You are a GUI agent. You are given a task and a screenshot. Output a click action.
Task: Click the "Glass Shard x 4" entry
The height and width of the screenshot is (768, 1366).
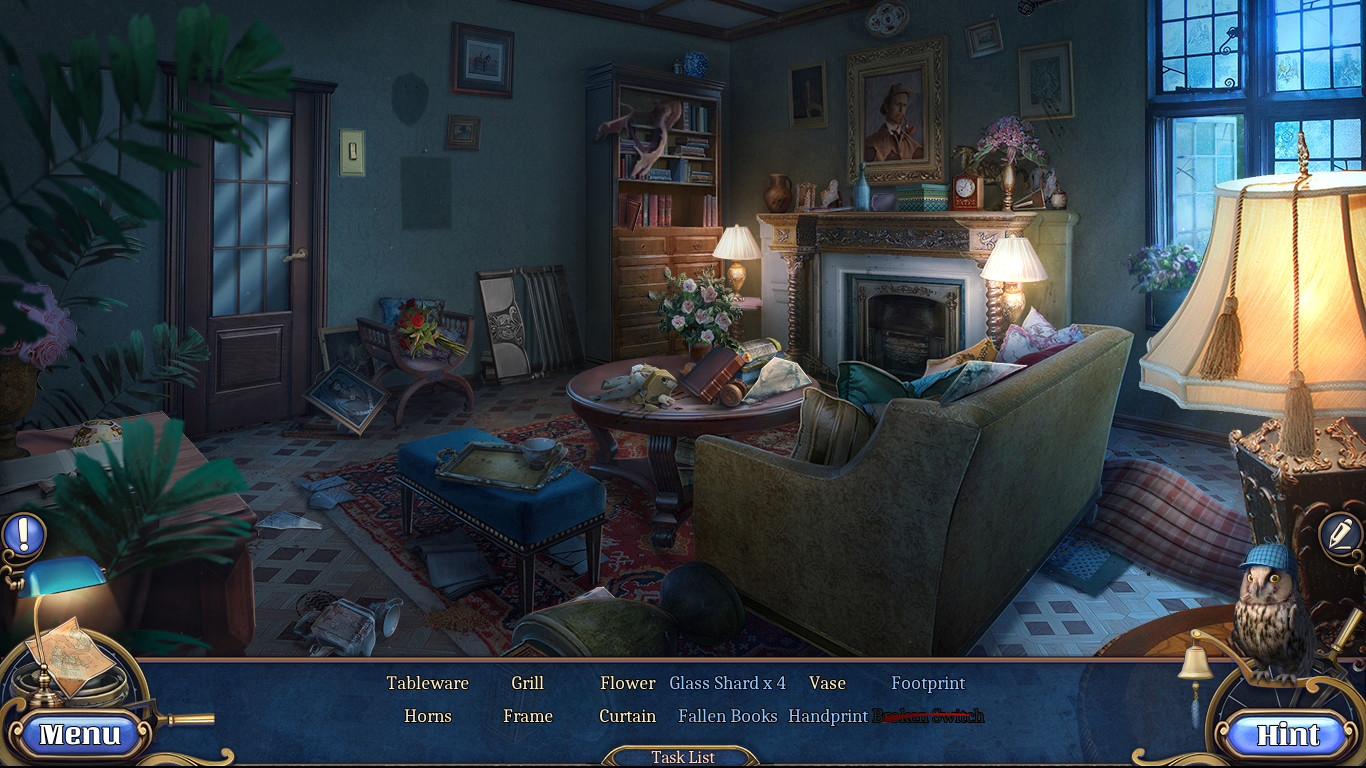[x=727, y=683]
